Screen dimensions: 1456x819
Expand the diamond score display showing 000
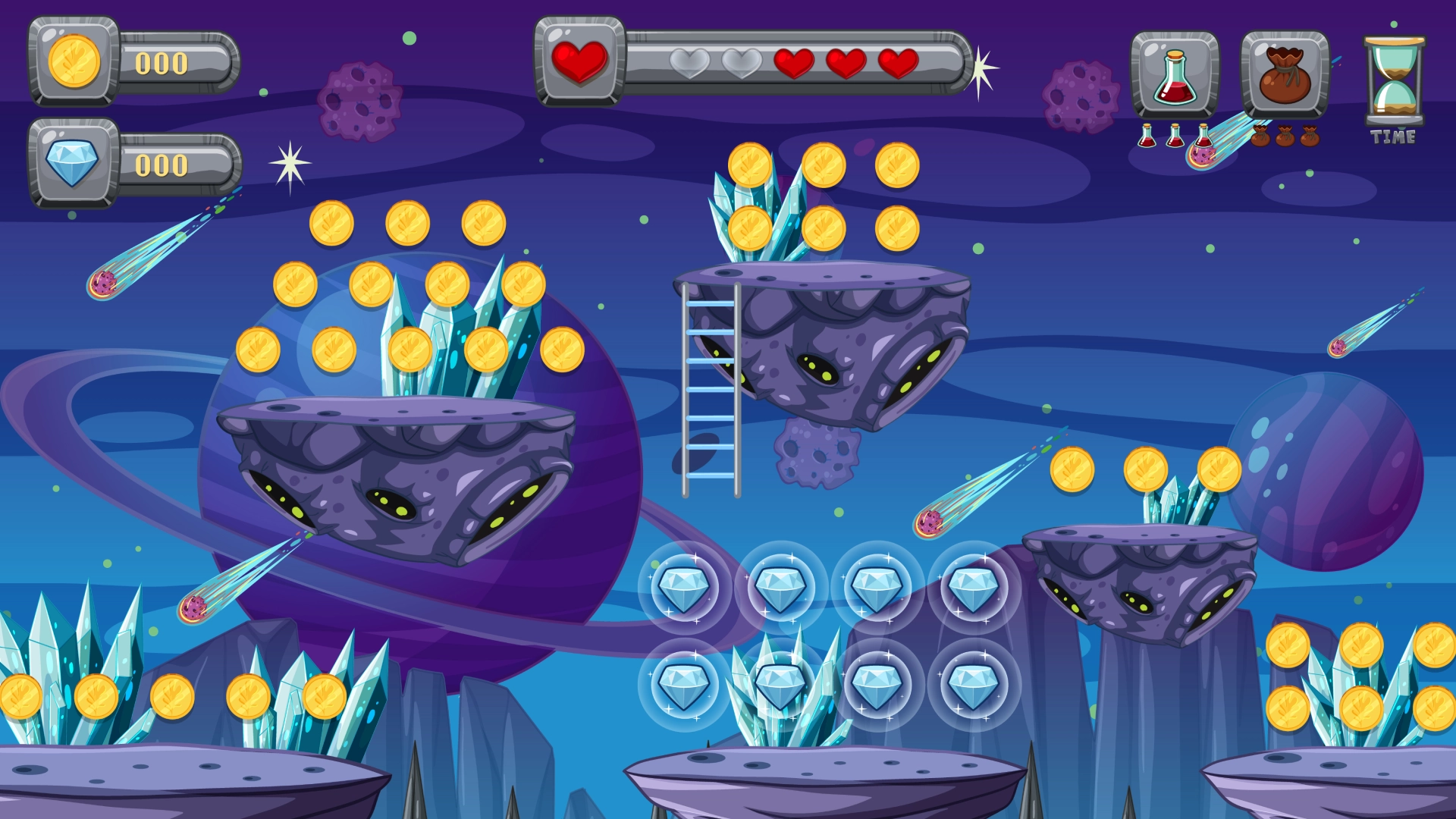[x=162, y=165]
